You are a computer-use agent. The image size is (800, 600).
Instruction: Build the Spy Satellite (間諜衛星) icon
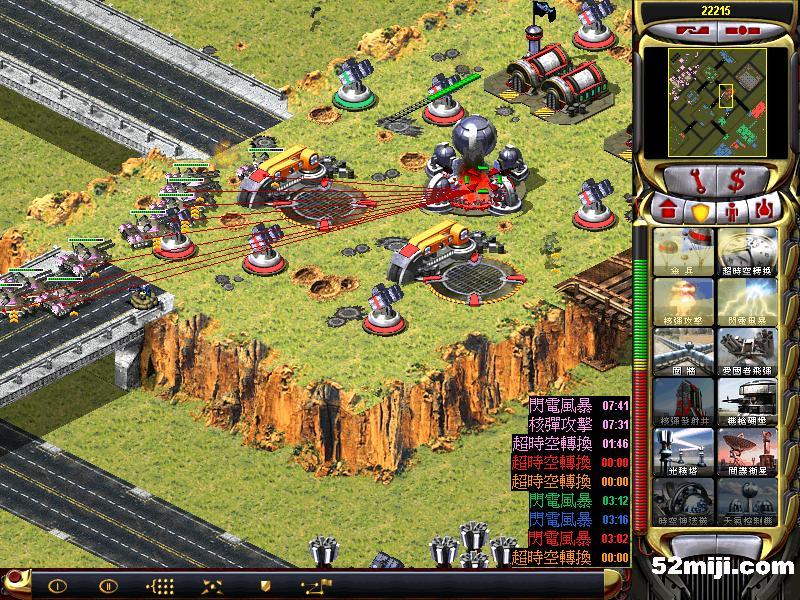click(745, 451)
